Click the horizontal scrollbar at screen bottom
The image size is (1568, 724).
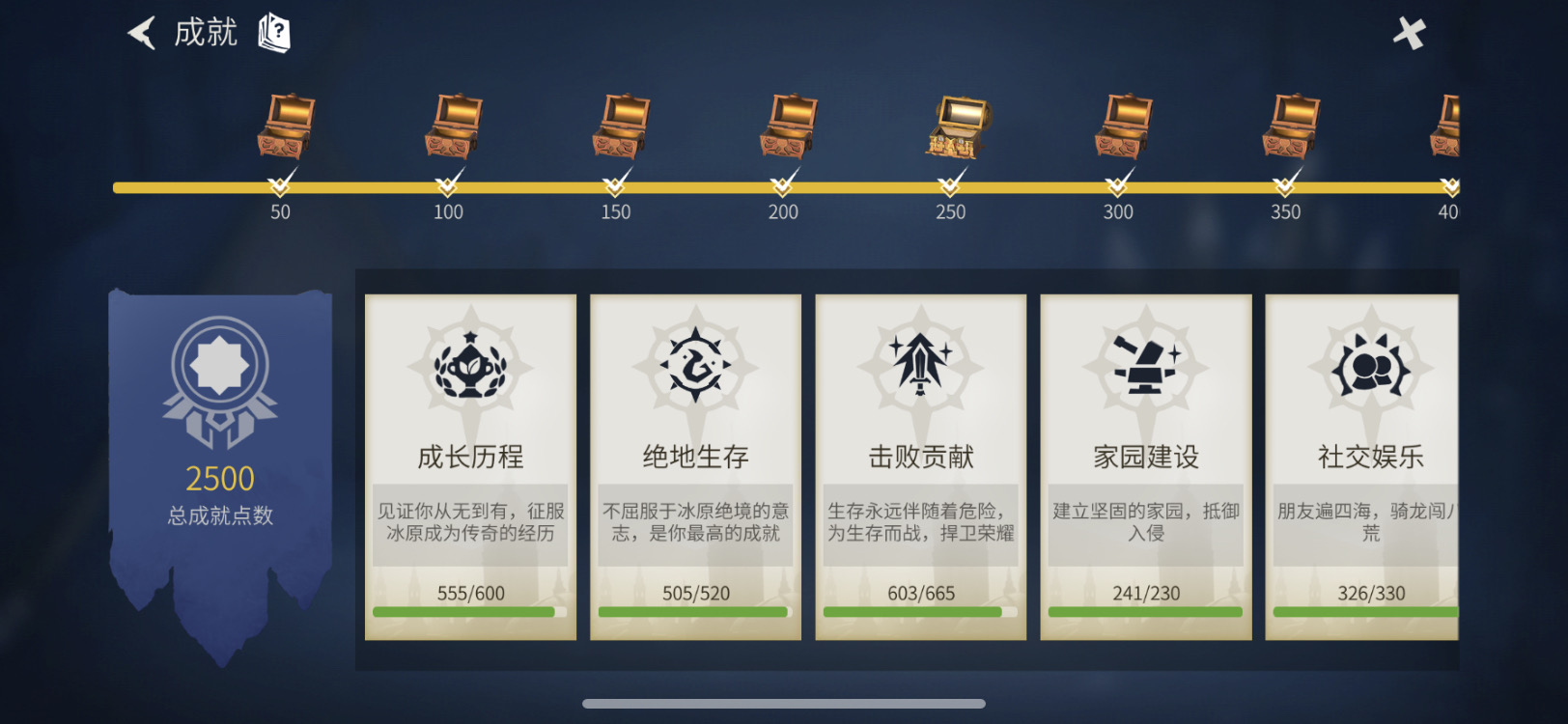pos(784,702)
